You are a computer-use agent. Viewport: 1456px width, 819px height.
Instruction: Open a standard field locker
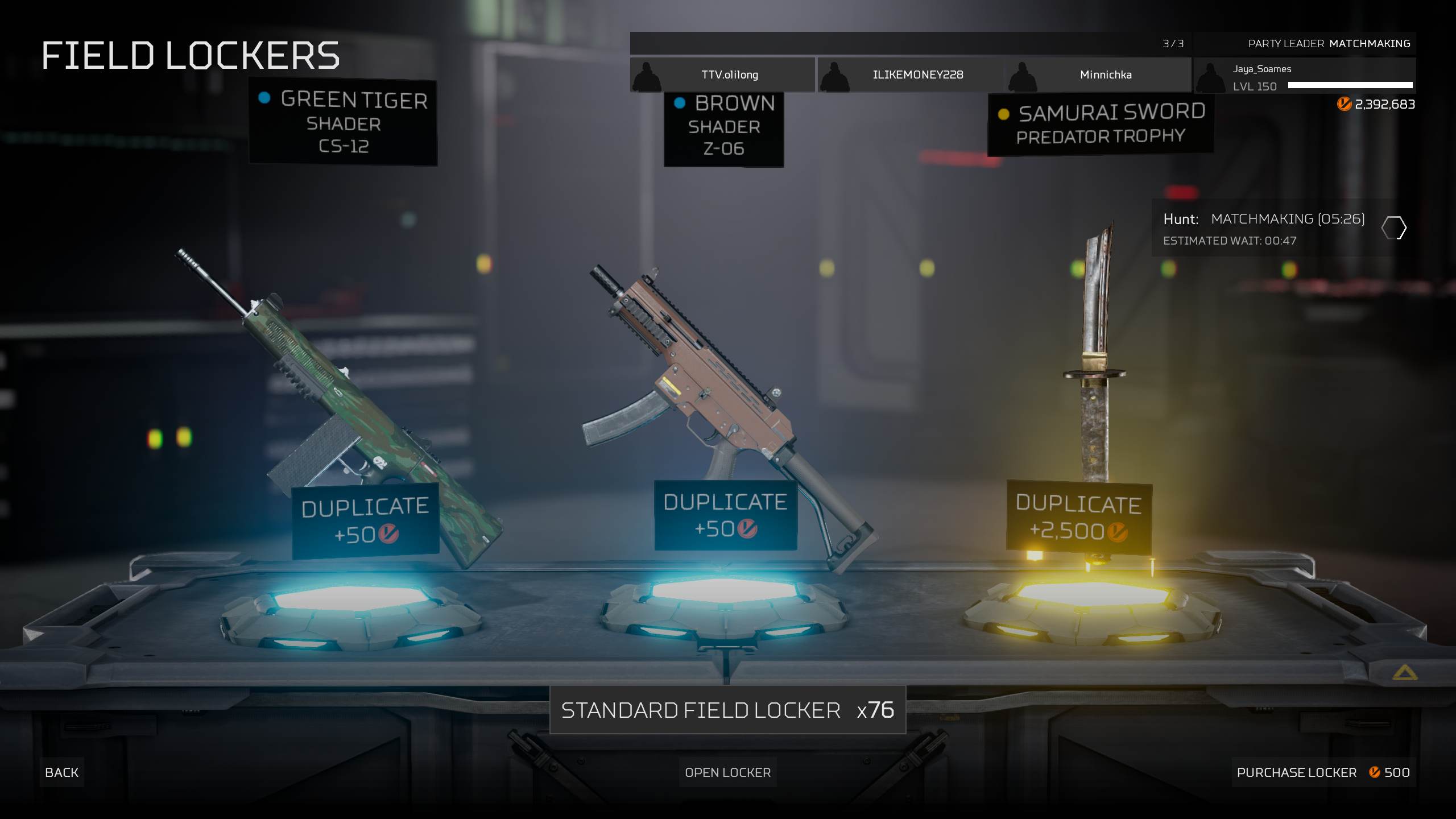tap(727, 772)
